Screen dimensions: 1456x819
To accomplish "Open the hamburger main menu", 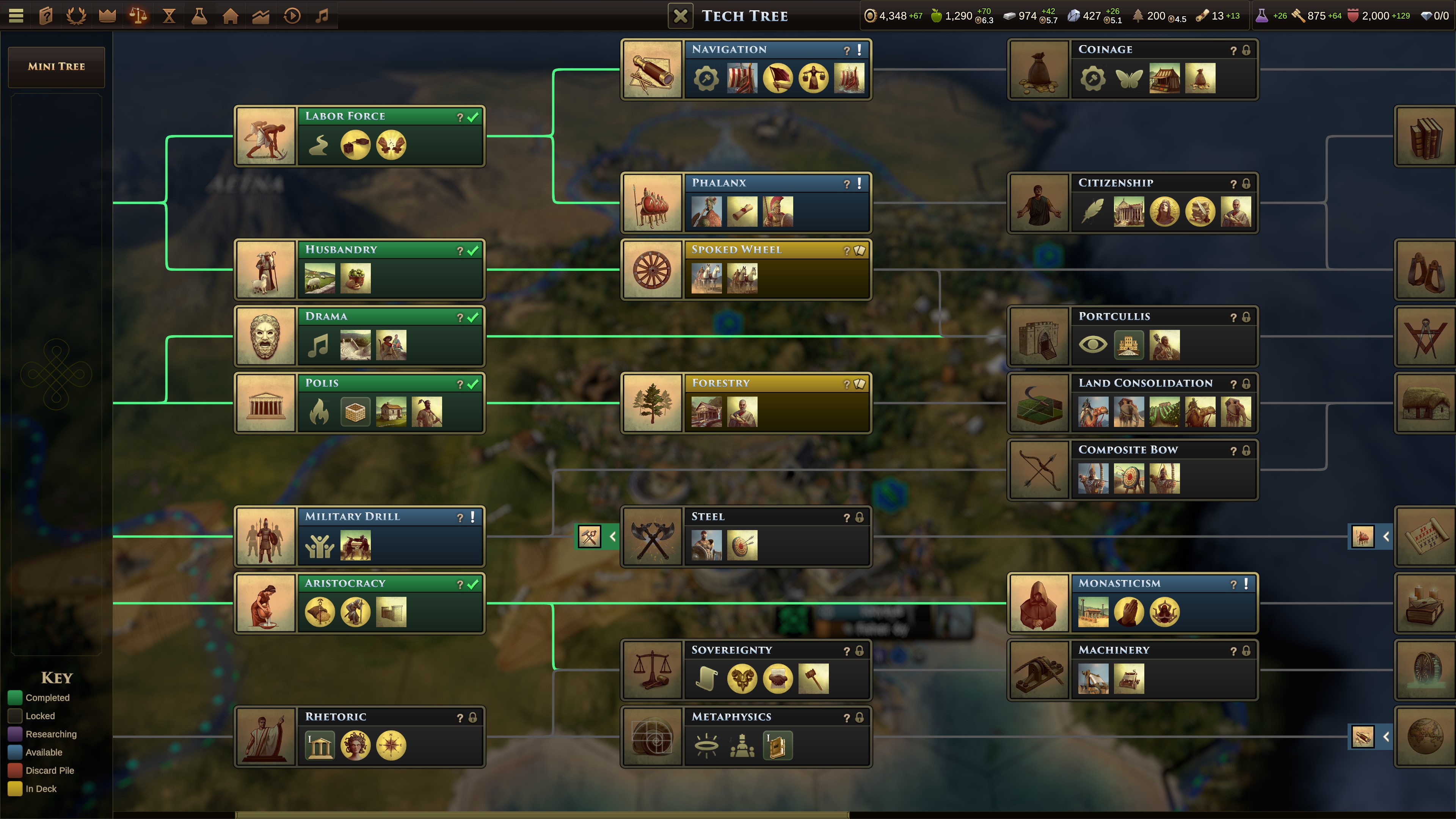I will [16, 15].
